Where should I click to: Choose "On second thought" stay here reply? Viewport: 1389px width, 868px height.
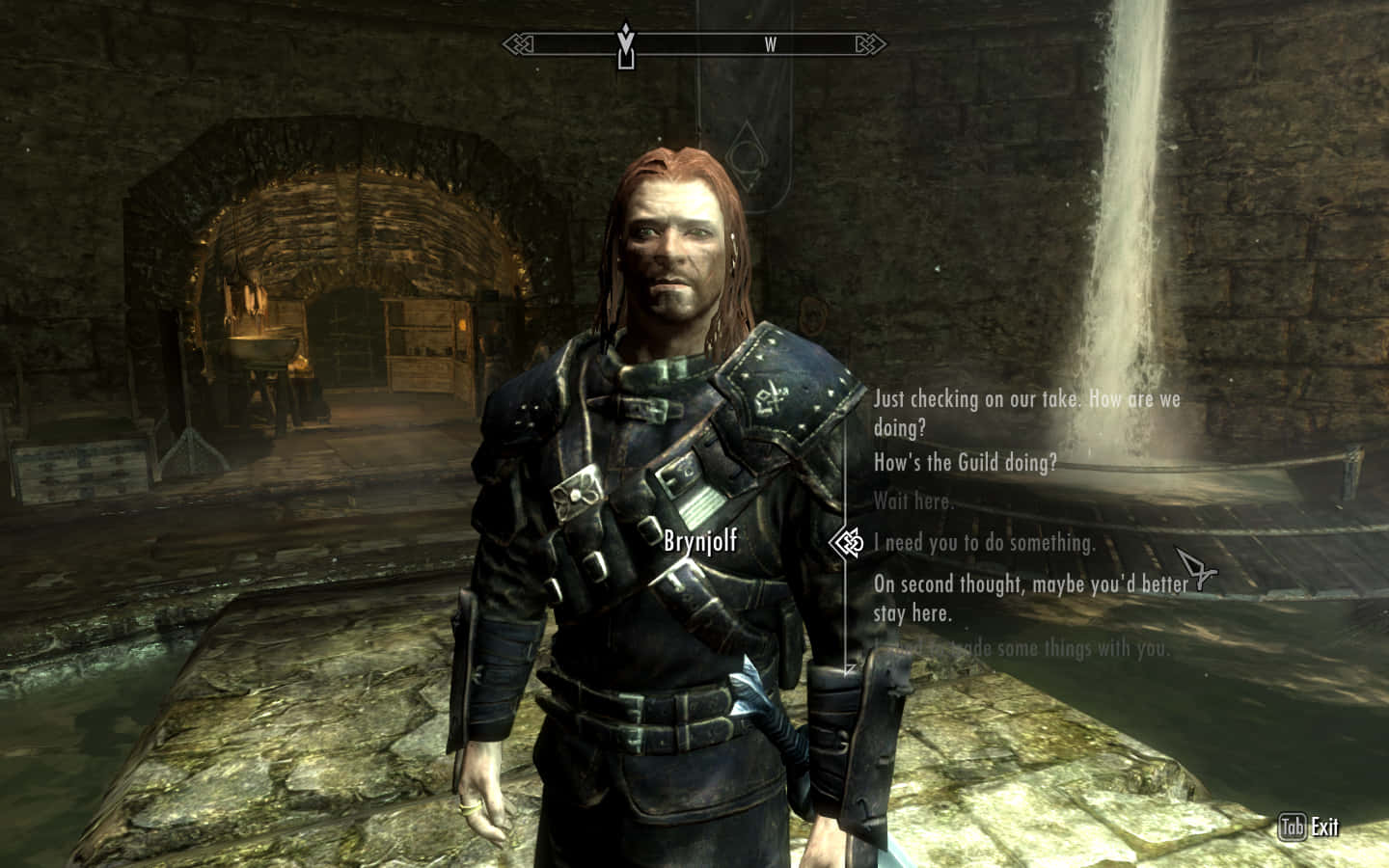[1030, 598]
